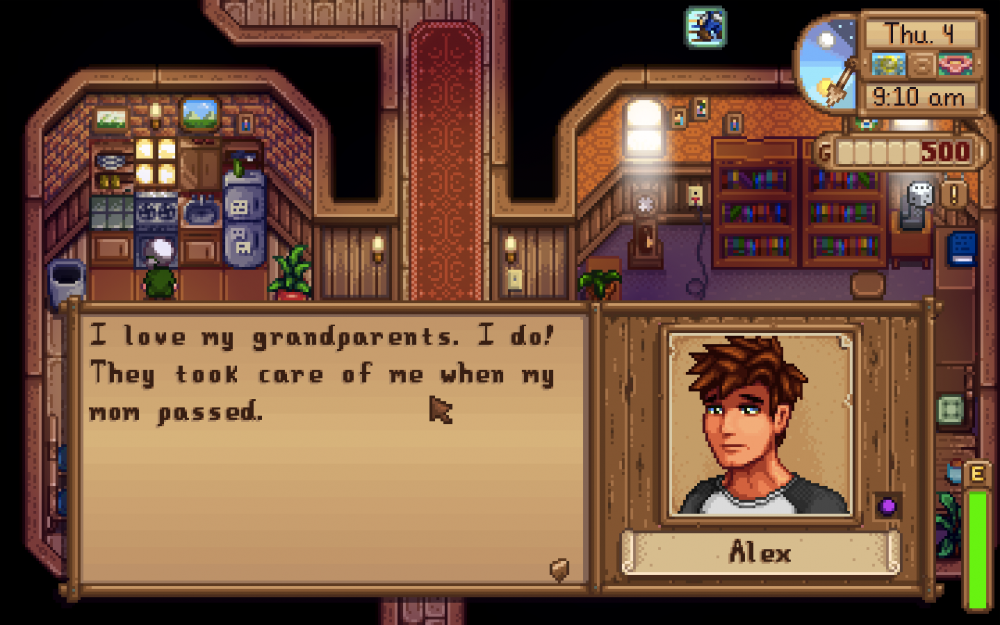Advance Alex's dialogue text box
Screen dimensions: 1000x625
coord(330,450)
